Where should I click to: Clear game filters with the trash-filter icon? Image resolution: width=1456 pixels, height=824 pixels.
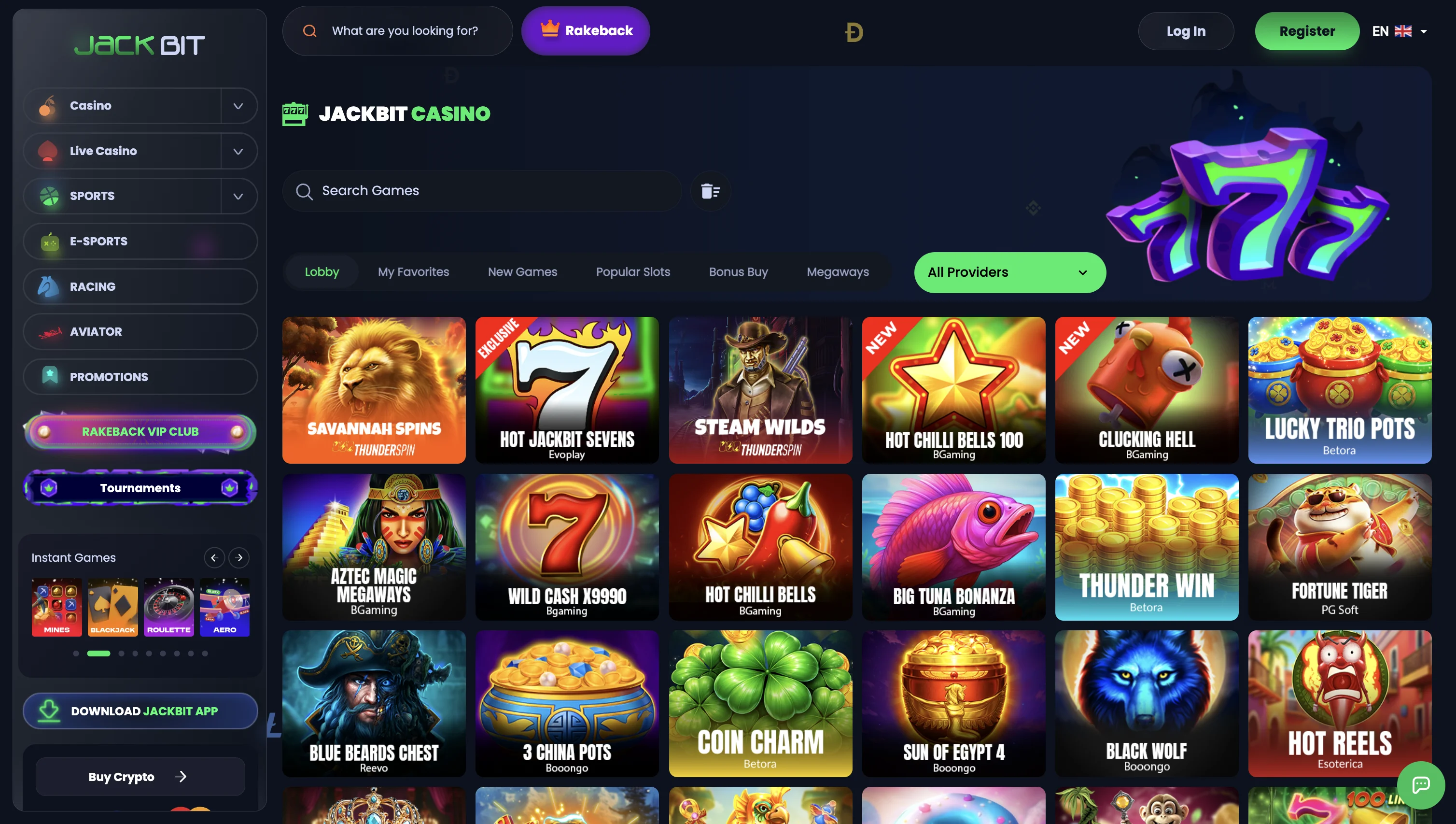(x=710, y=191)
